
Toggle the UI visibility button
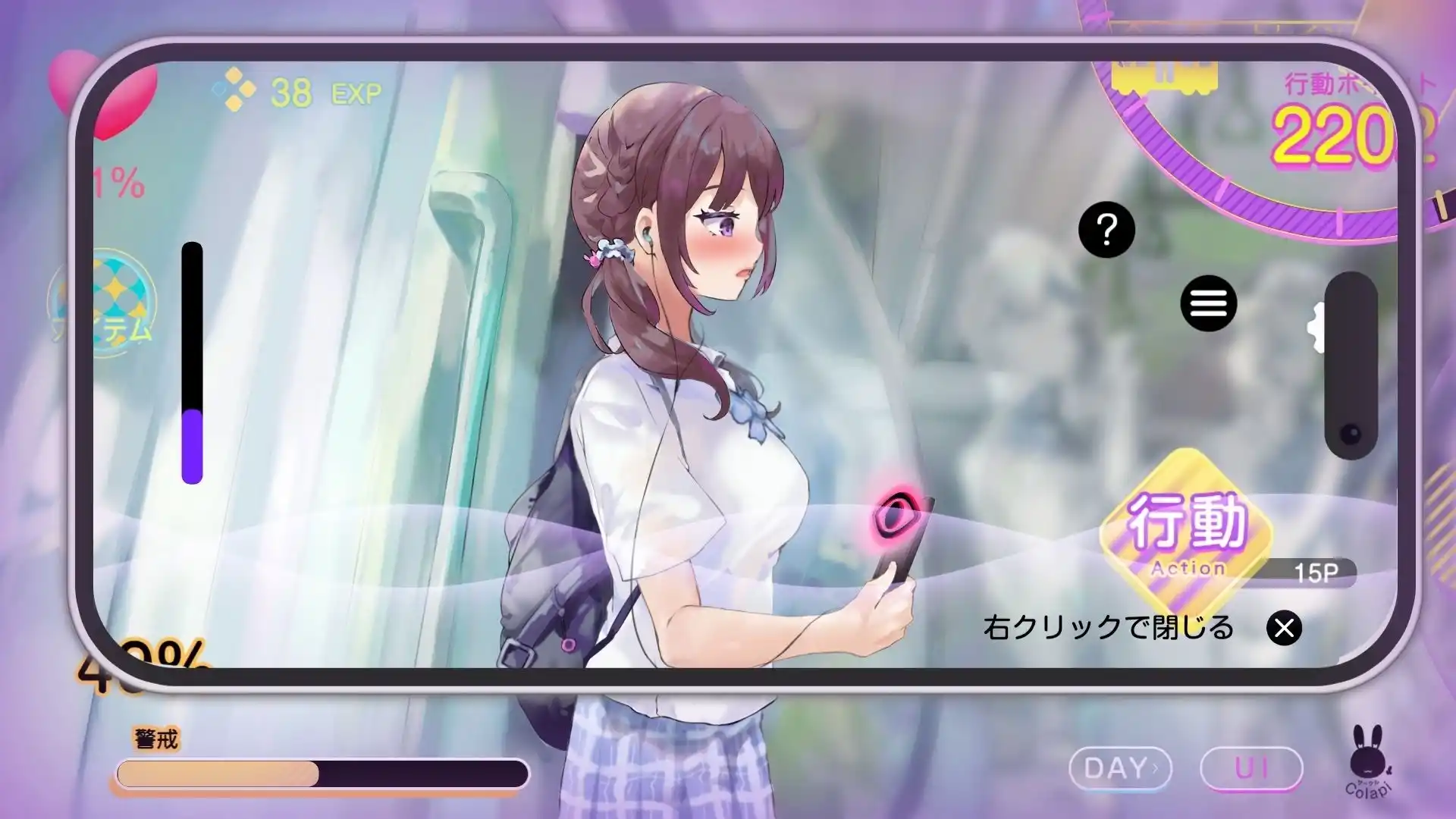click(1252, 768)
